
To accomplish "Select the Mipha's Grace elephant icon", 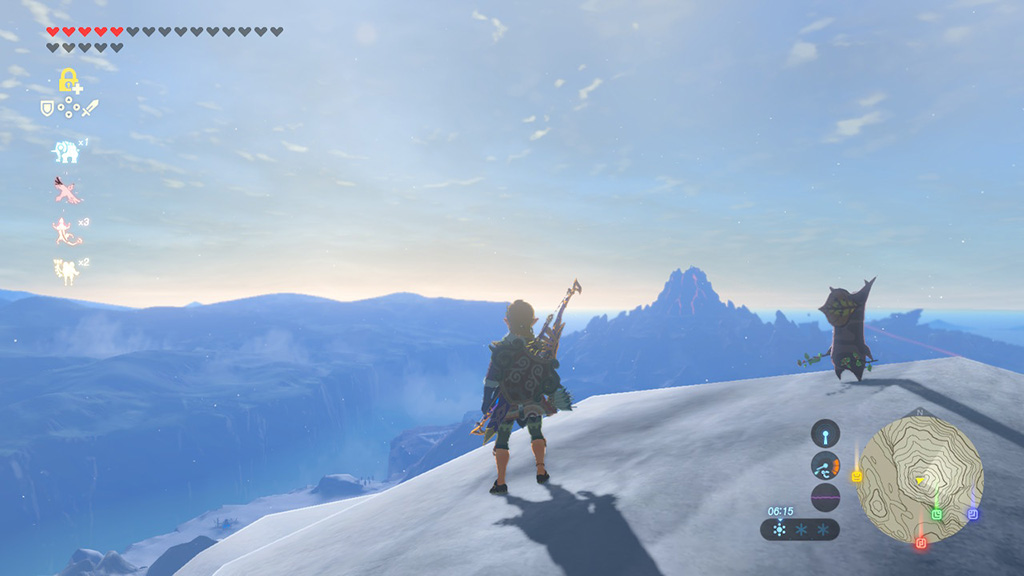I will coord(66,152).
